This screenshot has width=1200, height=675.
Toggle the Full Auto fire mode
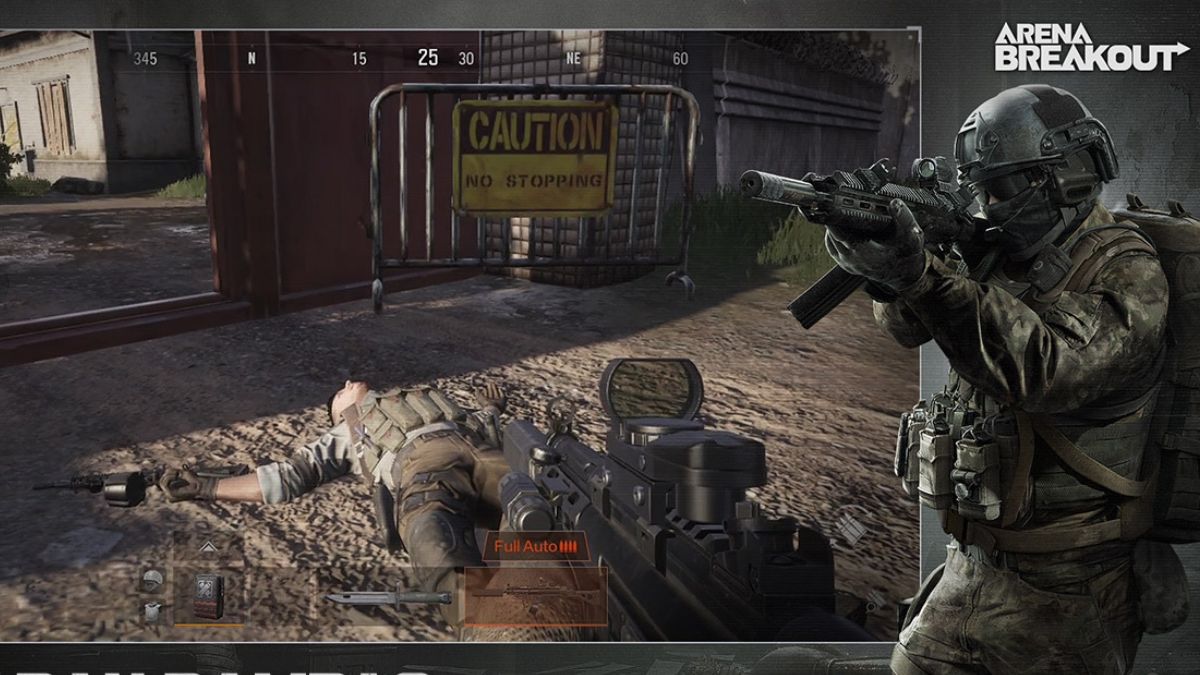(x=536, y=547)
